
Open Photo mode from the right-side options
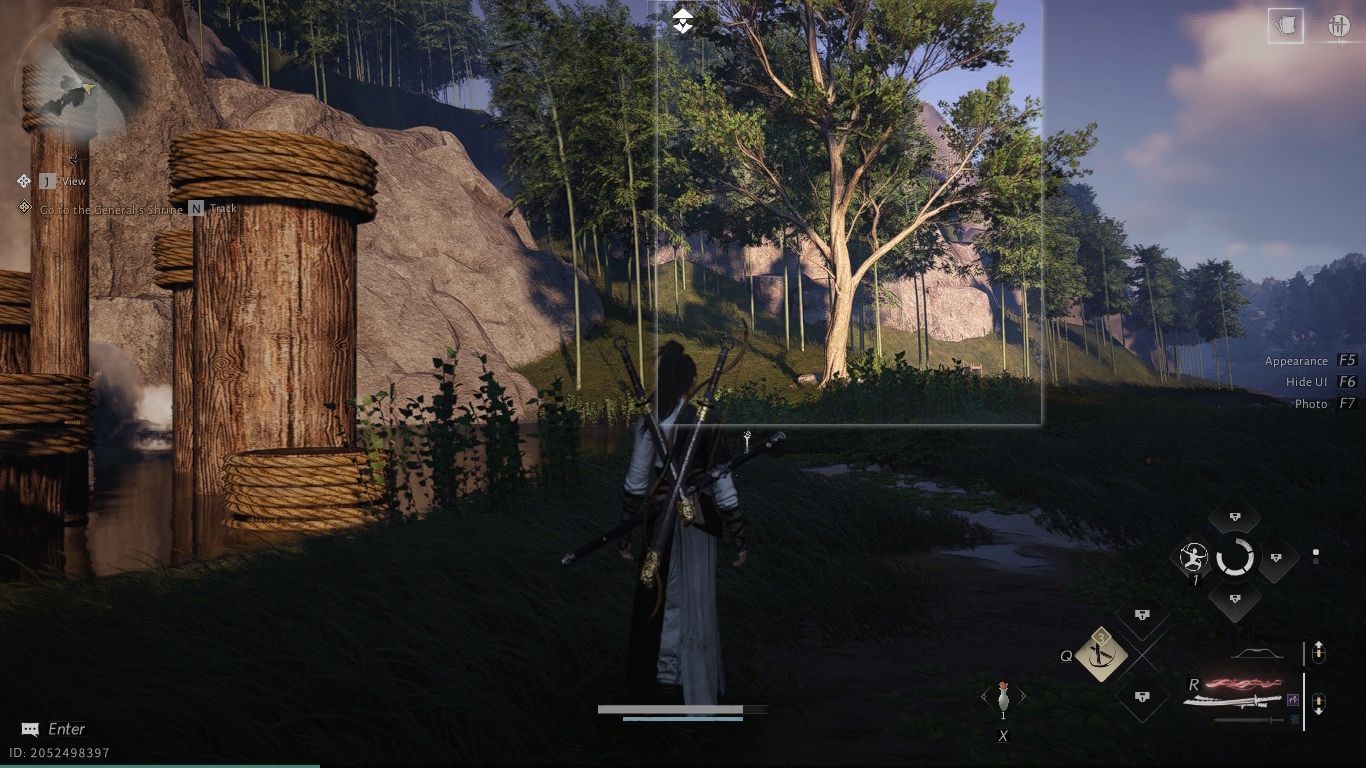click(x=1320, y=404)
